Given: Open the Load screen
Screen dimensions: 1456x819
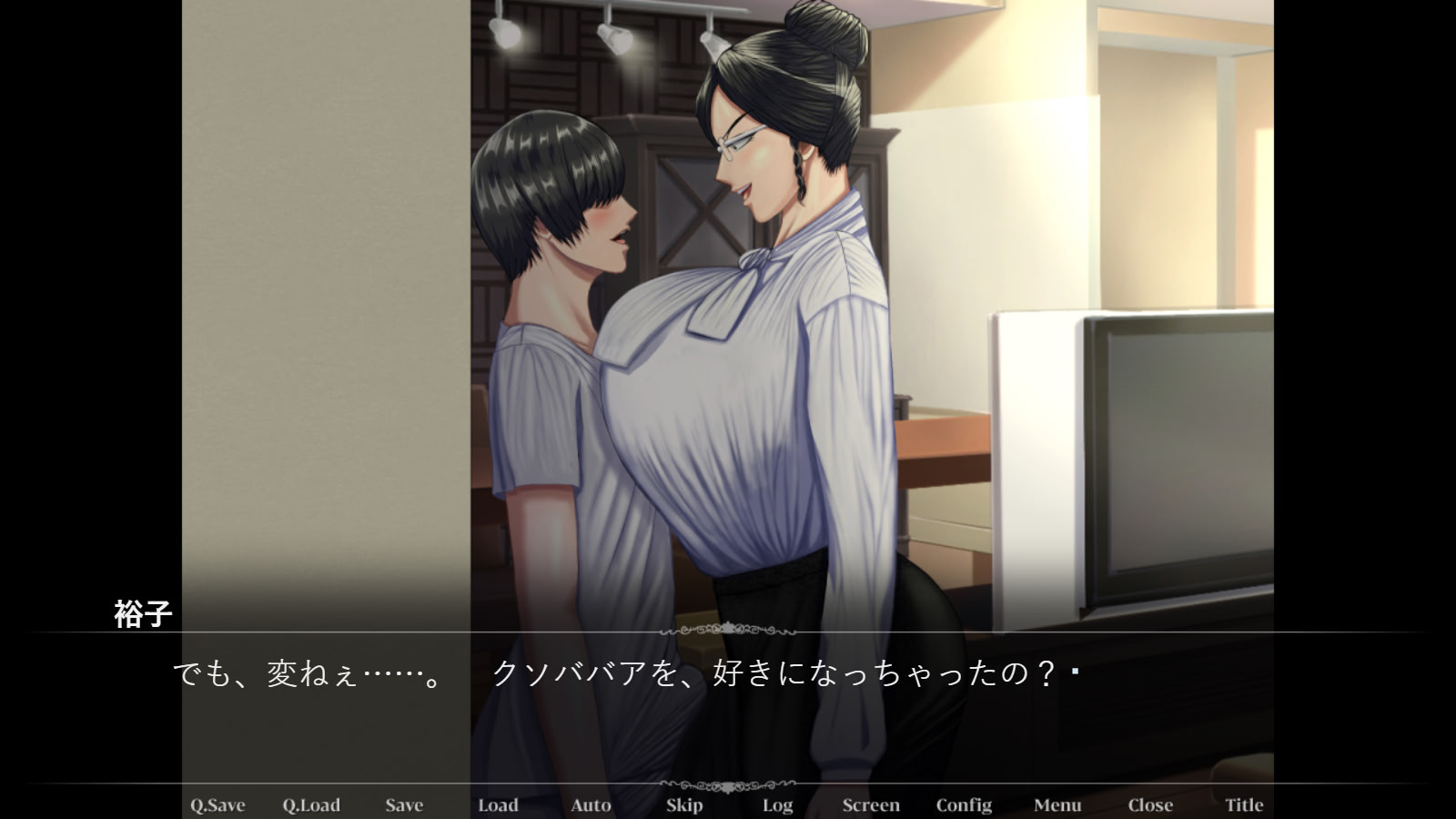Looking at the screenshot, I should 499,805.
